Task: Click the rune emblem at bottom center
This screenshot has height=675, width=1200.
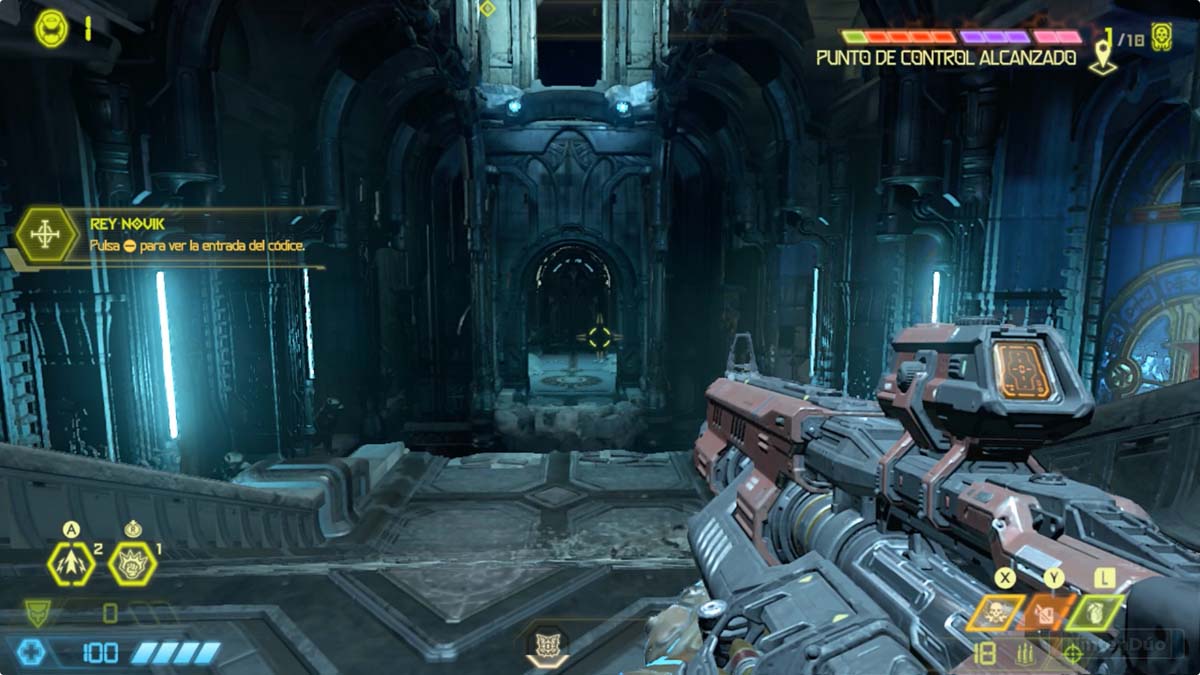Action: pyautogui.click(x=547, y=643)
